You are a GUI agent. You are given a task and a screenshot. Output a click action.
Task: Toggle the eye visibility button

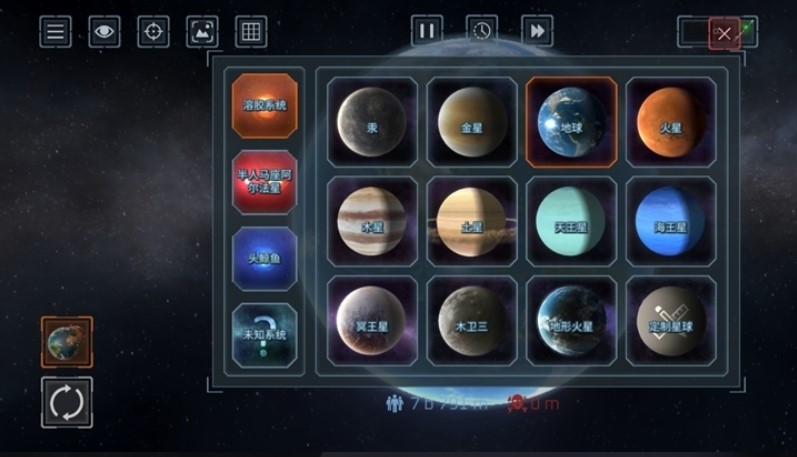tap(104, 32)
